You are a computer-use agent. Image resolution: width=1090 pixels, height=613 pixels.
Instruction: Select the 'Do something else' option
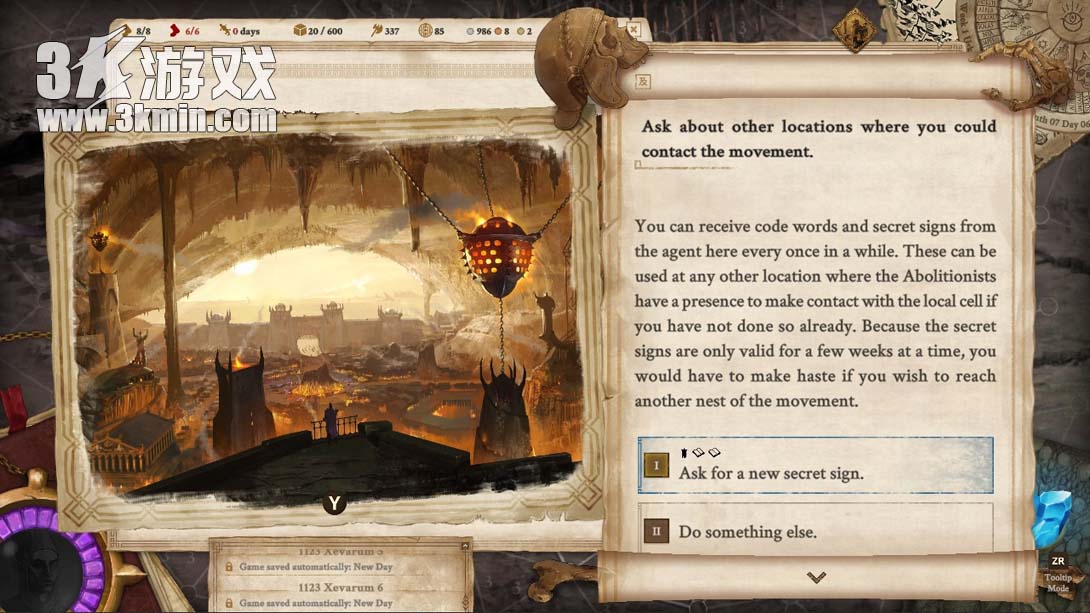tap(815, 531)
